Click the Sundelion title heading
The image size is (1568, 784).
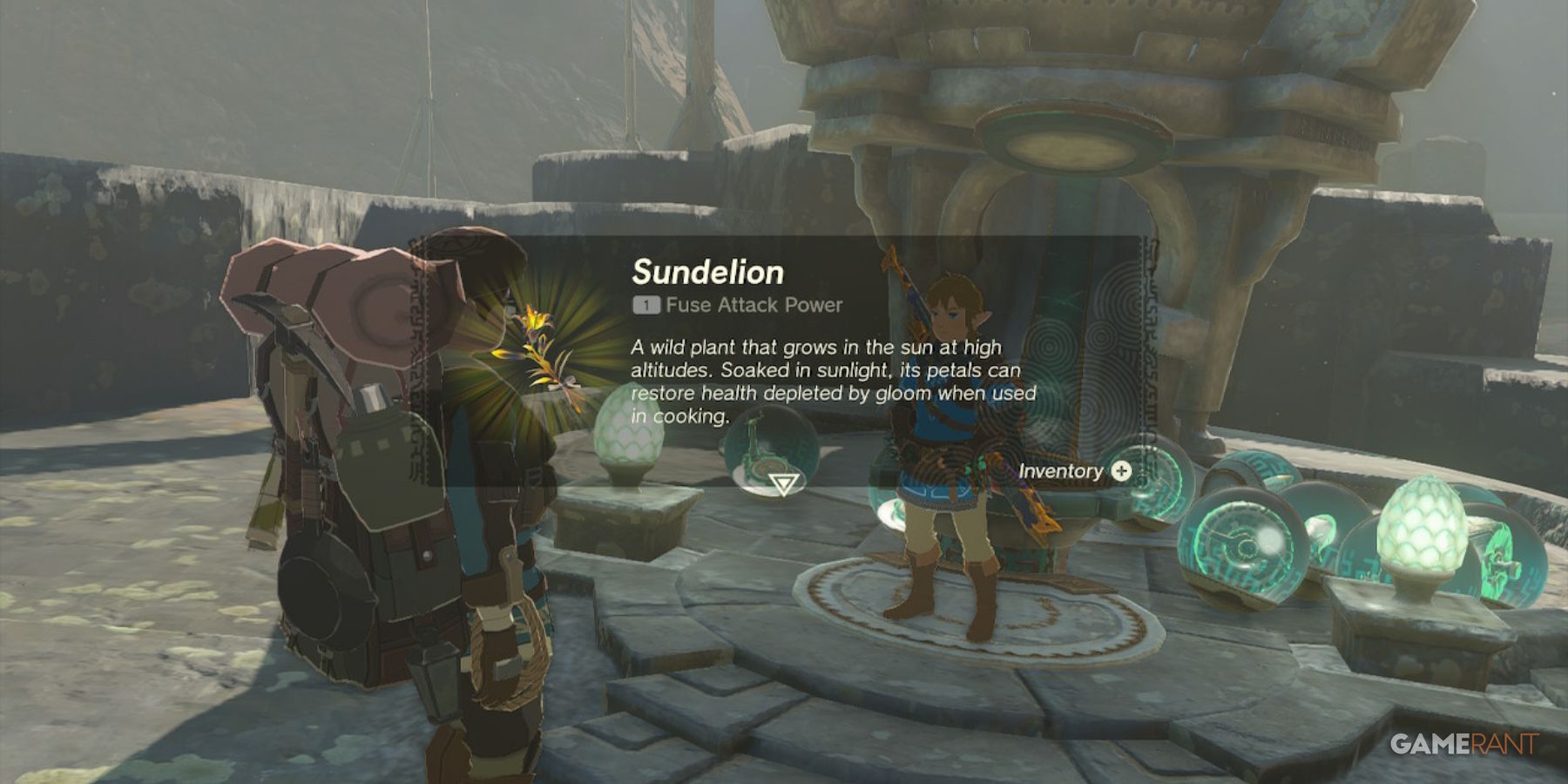(707, 272)
